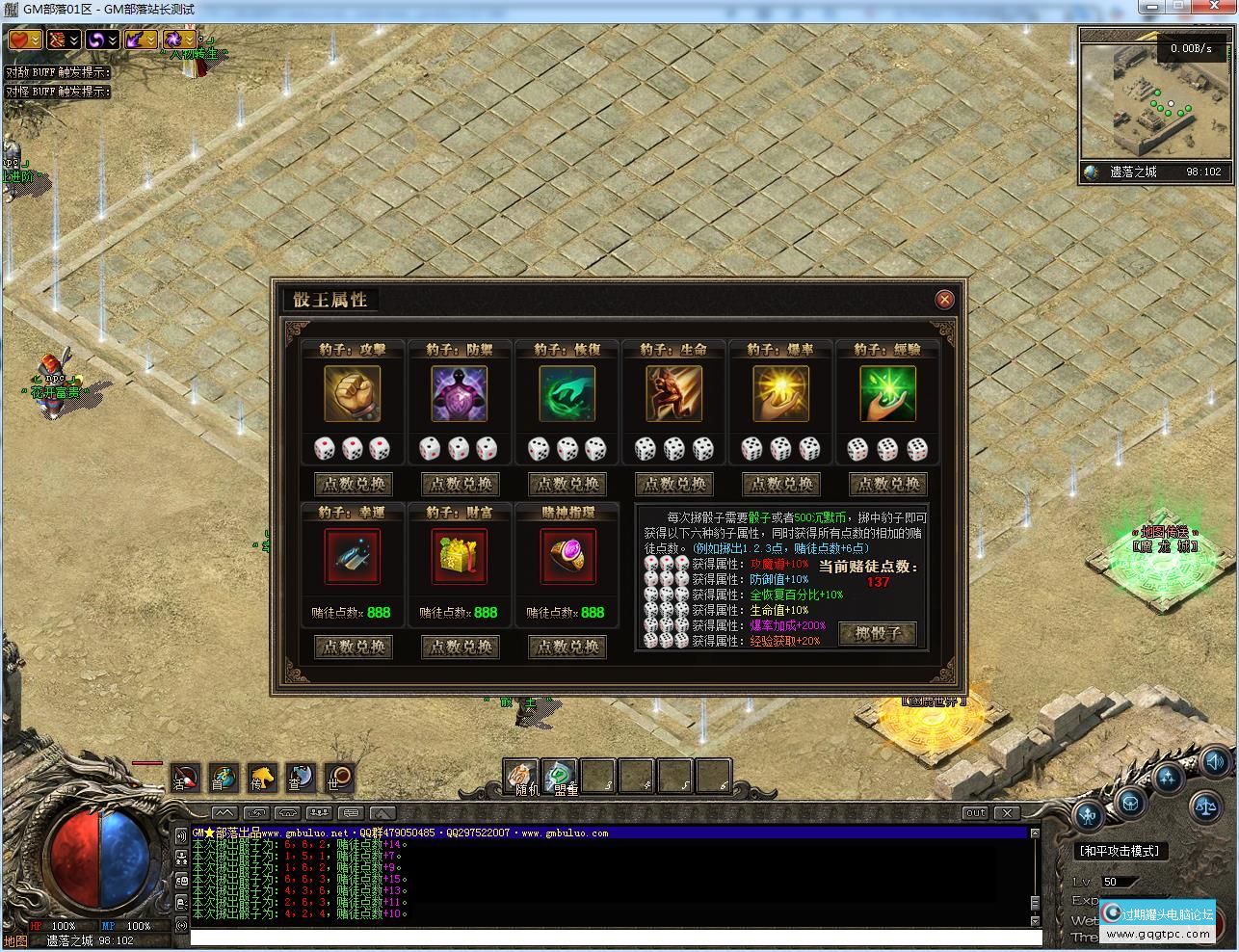This screenshot has height=952, width=1239.
Task: Roll the dice with the 掷骰子 button
Action: point(877,633)
